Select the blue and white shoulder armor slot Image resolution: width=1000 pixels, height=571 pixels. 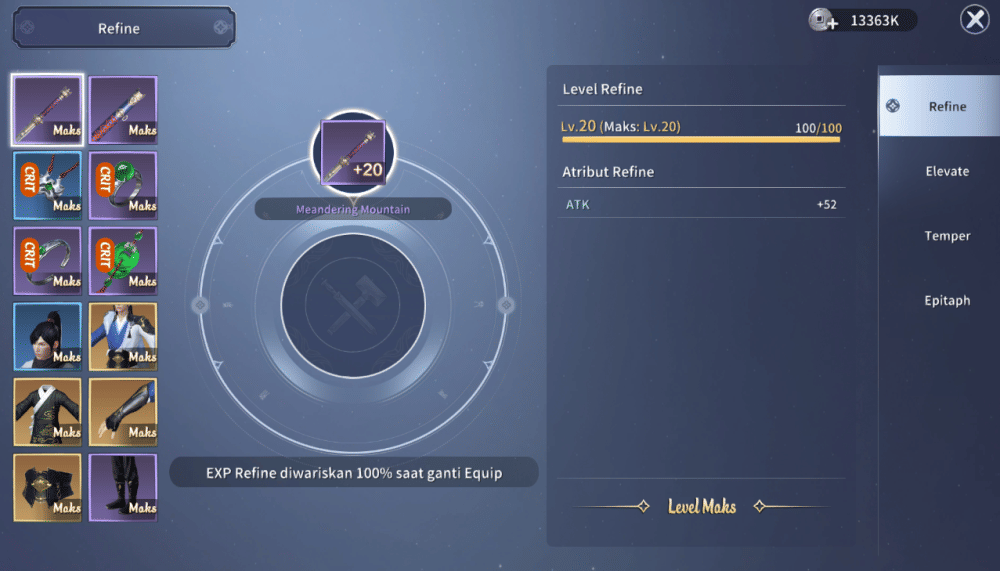(x=123, y=336)
